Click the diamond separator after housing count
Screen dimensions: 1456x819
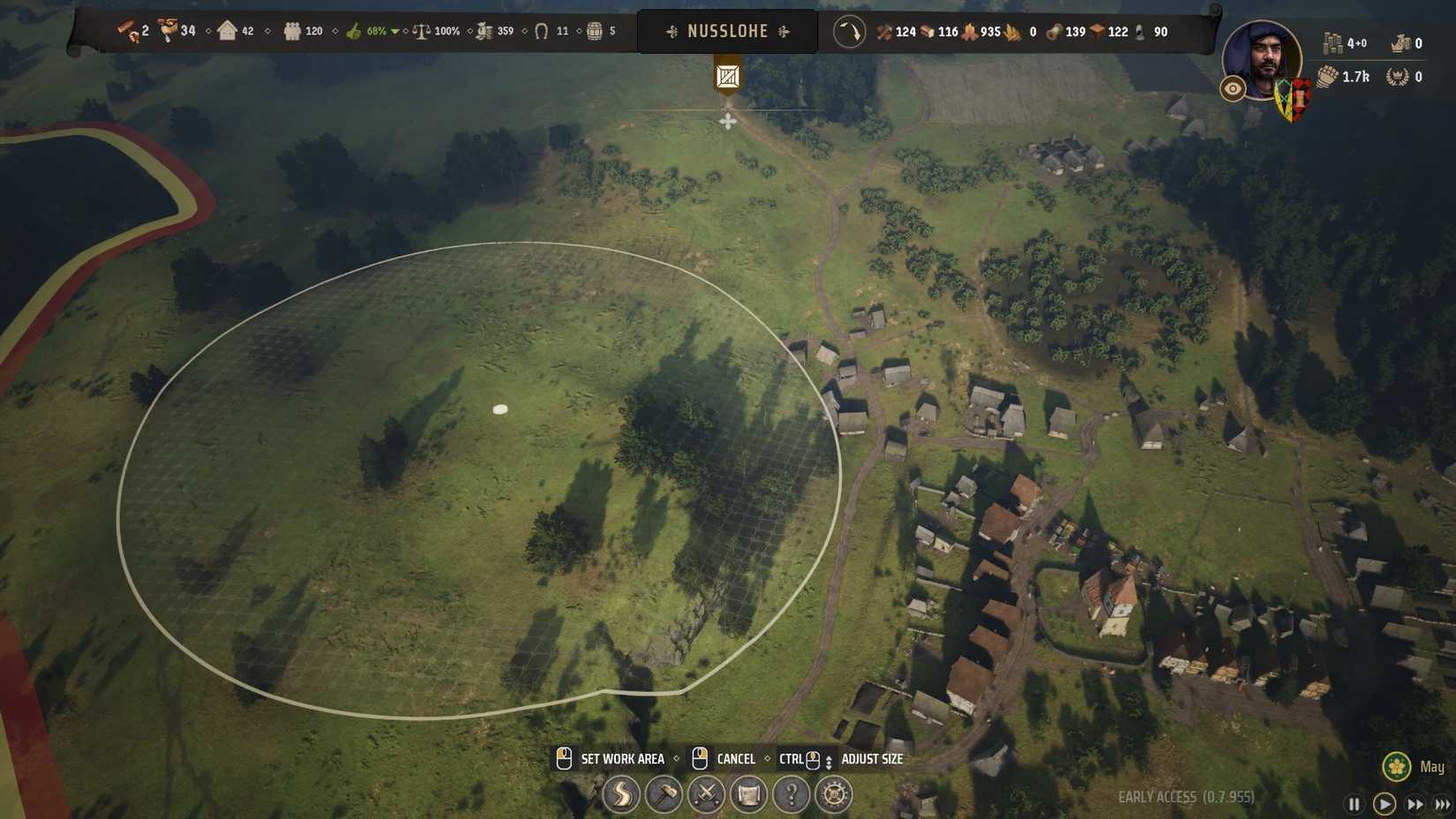(x=267, y=31)
